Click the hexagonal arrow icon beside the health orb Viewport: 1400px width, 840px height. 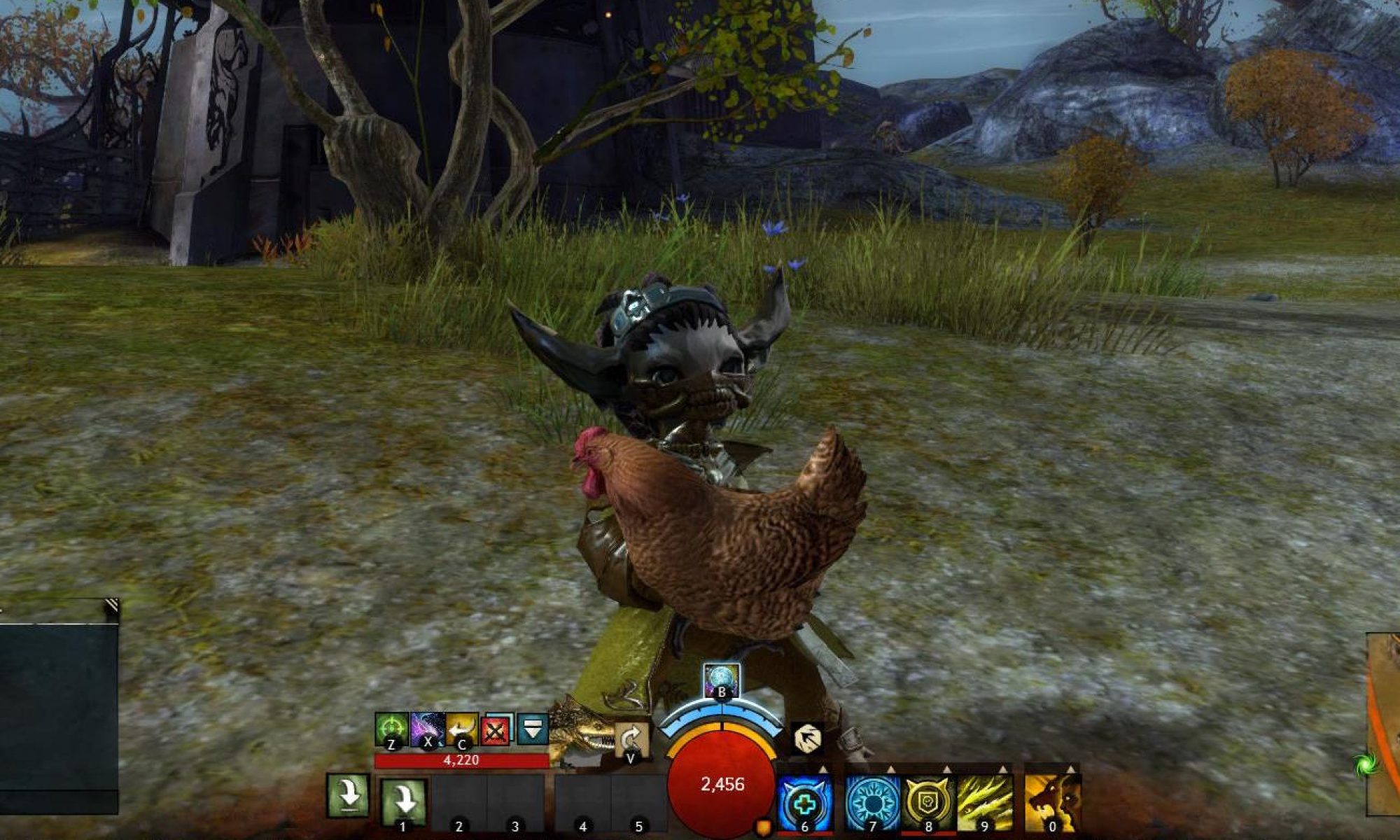coord(808,738)
